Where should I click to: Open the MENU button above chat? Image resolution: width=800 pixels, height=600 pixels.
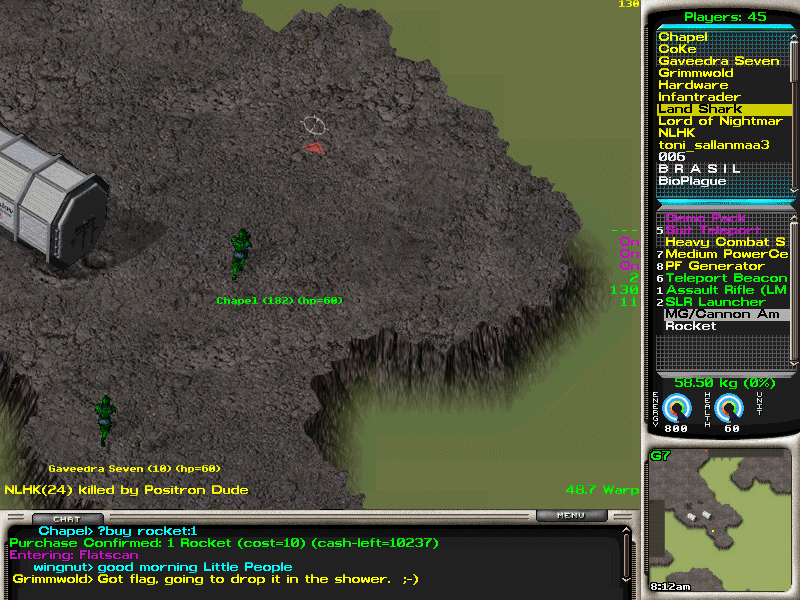[x=571, y=516]
